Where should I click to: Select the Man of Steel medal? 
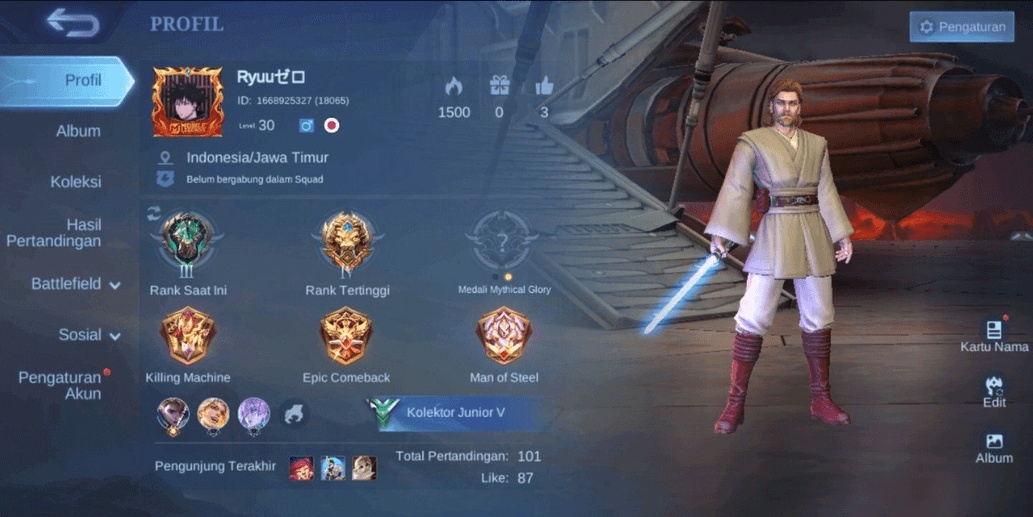pos(504,337)
